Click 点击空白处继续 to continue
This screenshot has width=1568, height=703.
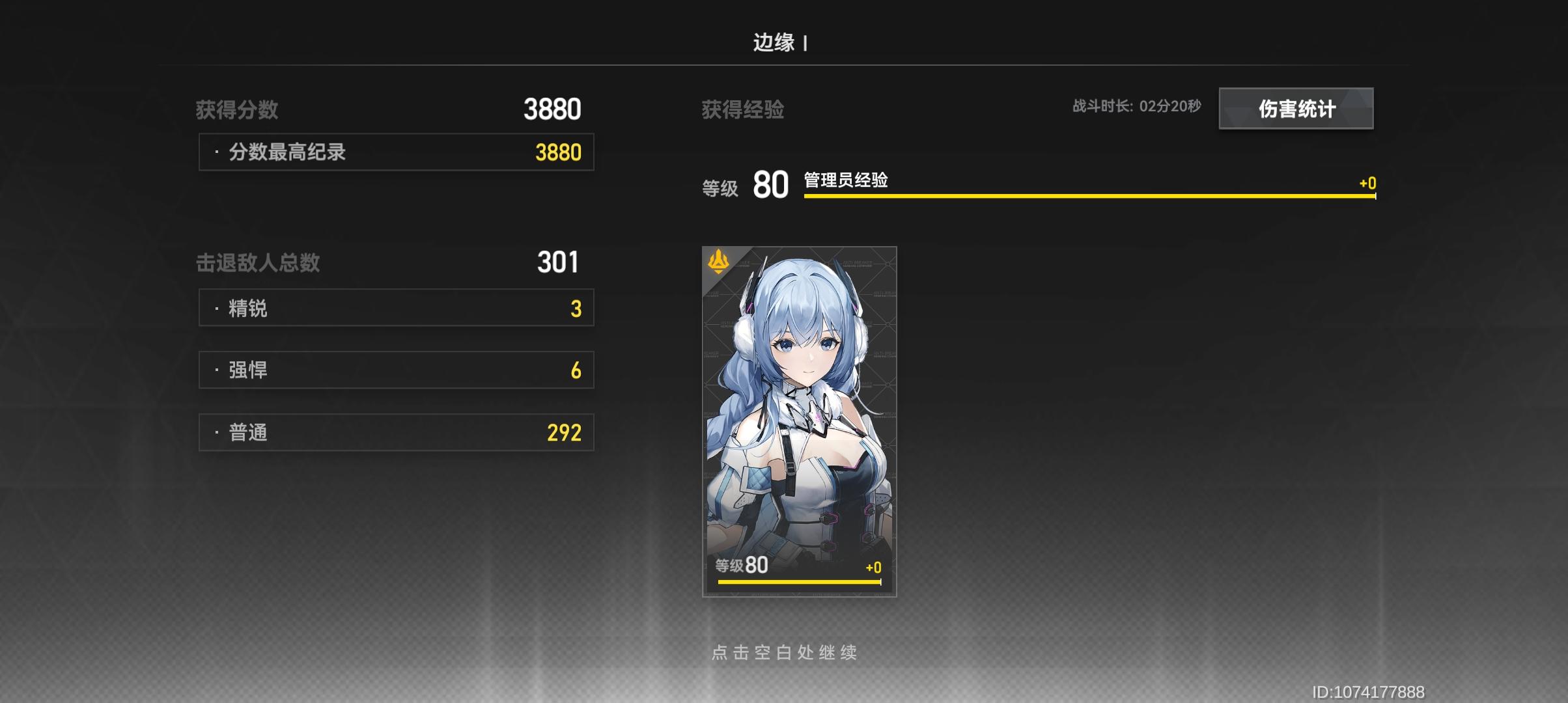[784, 654]
